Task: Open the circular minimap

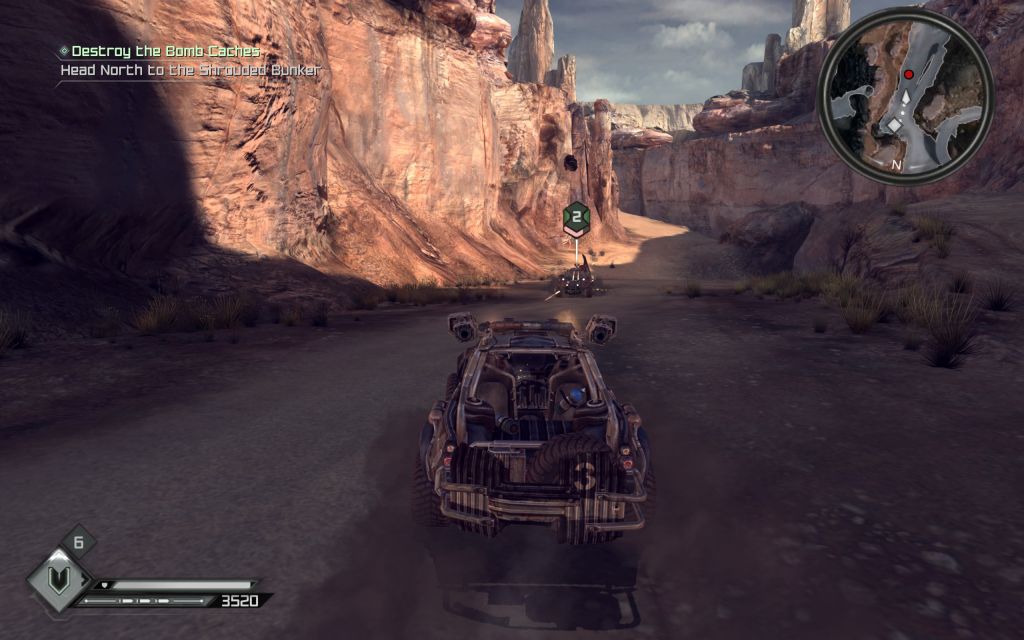Action: pyautogui.click(x=905, y=95)
